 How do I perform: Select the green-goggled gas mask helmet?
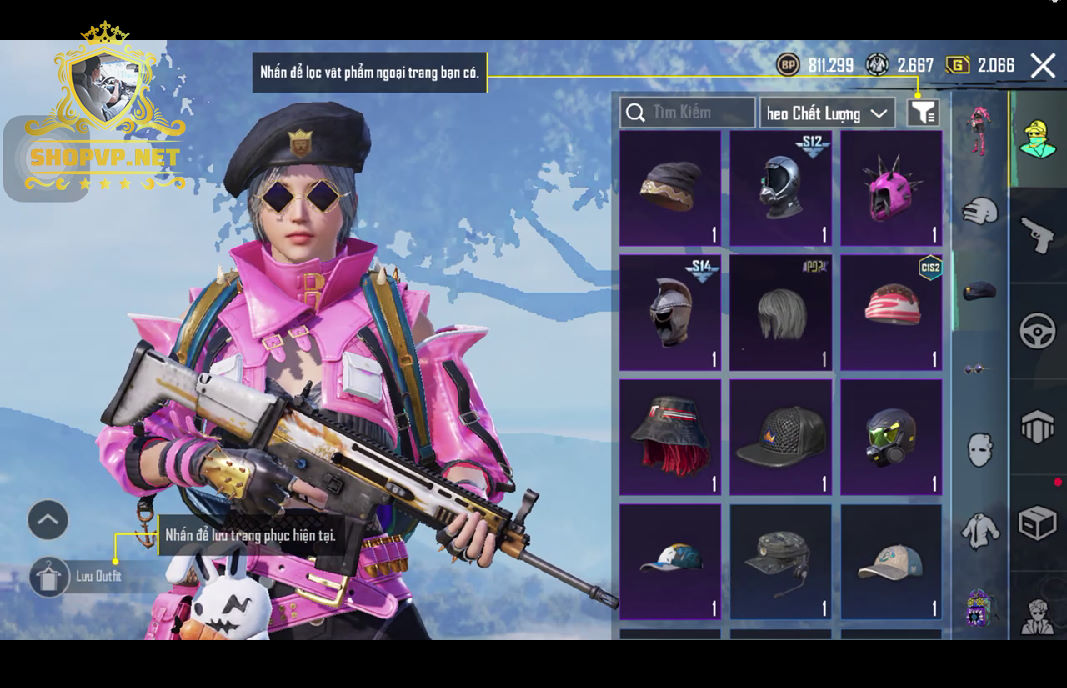(891, 437)
